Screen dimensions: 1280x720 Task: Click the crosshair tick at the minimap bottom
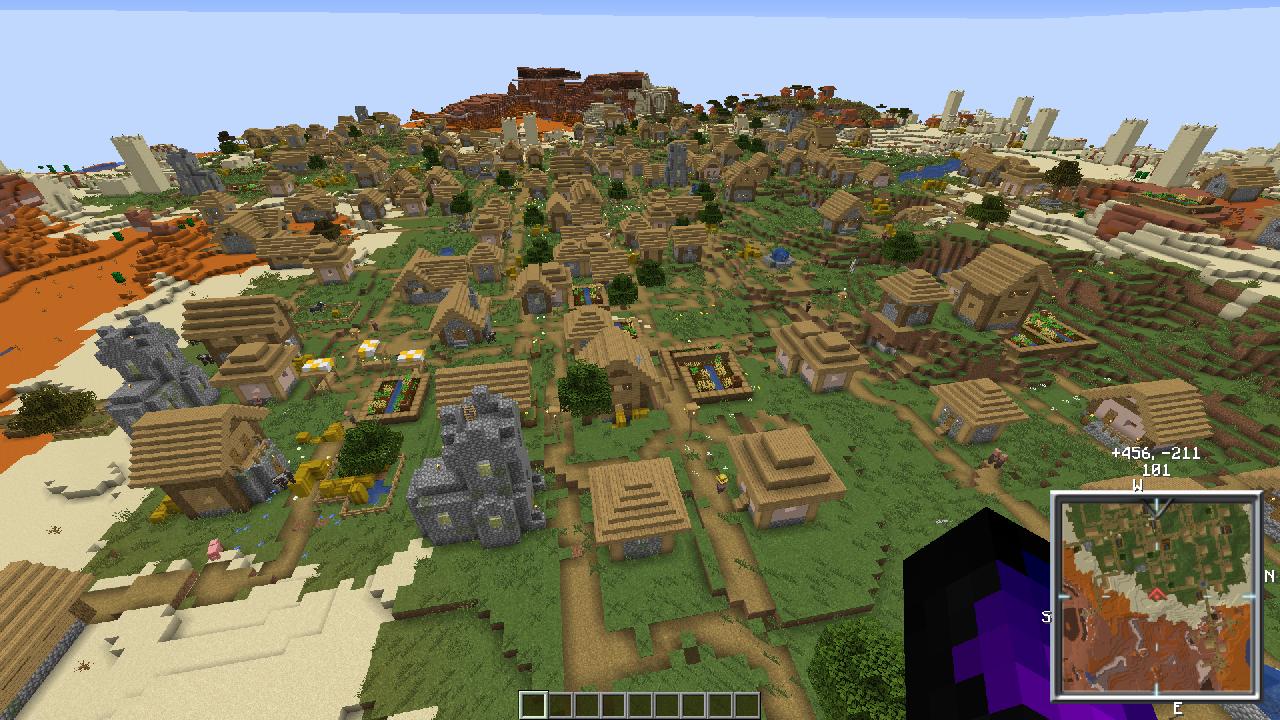pos(1155,687)
